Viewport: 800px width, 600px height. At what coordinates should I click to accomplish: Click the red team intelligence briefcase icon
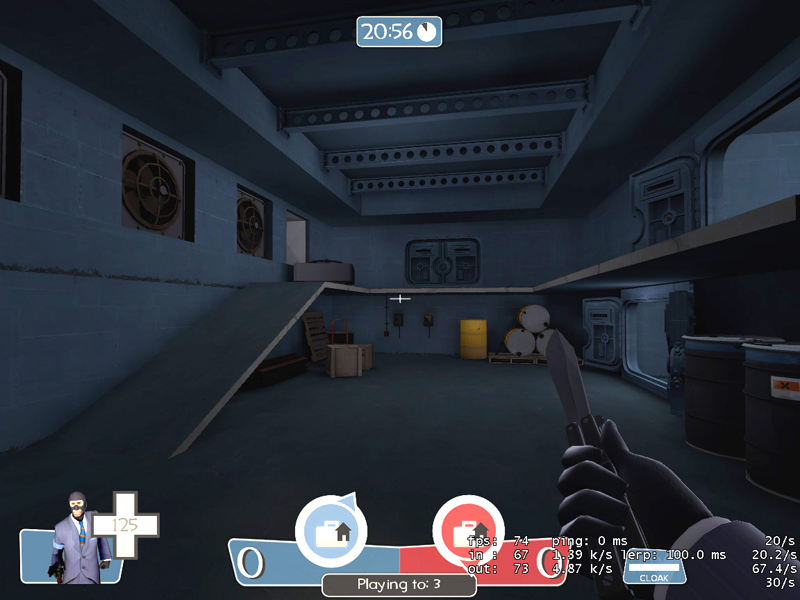(x=468, y=531)
